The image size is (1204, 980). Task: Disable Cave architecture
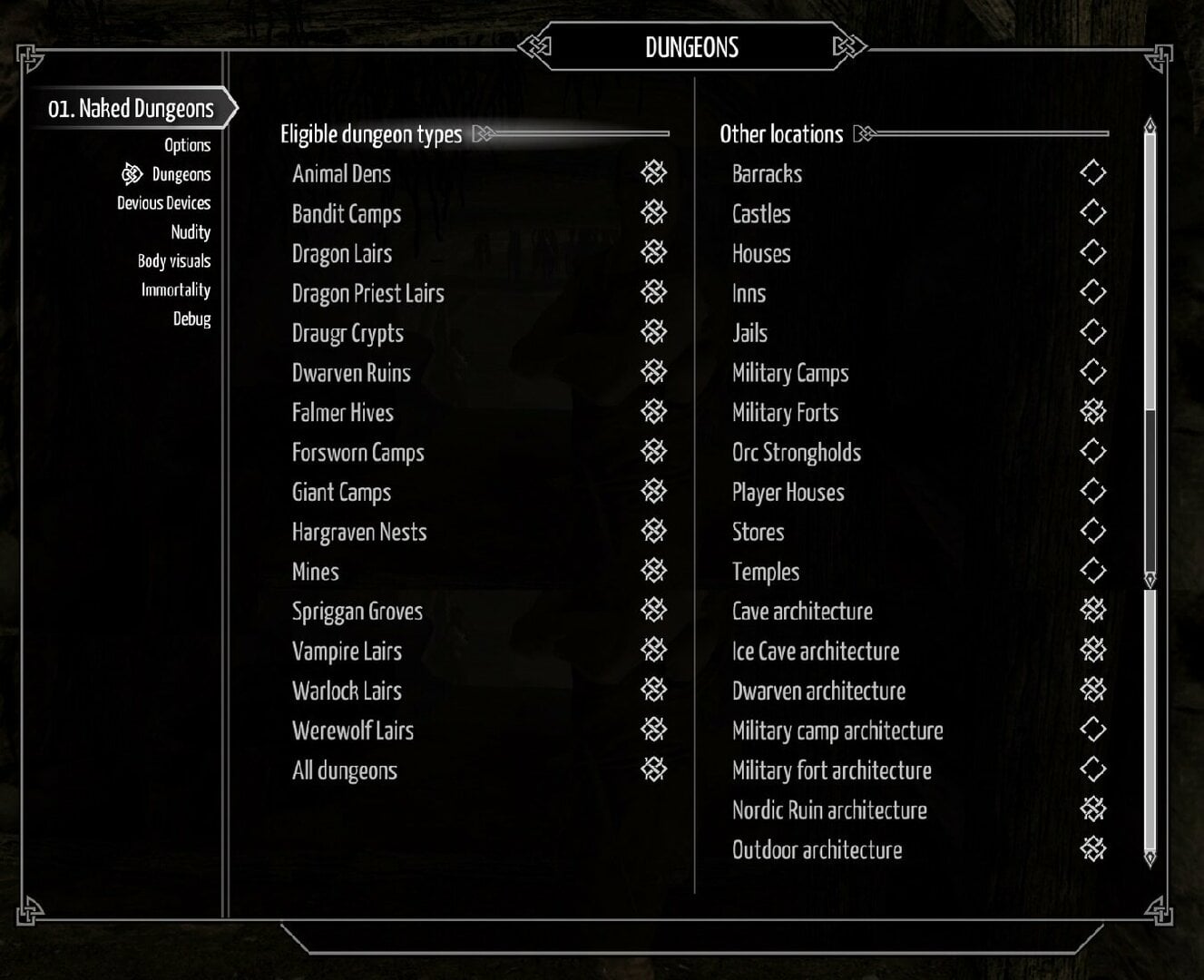point(1092,611)
